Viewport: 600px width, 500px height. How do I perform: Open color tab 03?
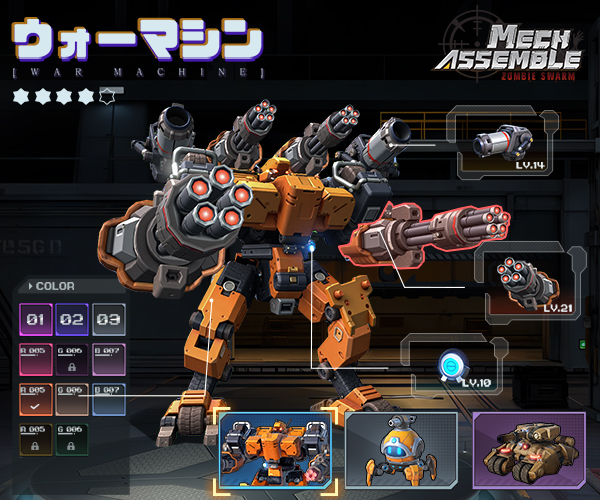pos(108,321)
